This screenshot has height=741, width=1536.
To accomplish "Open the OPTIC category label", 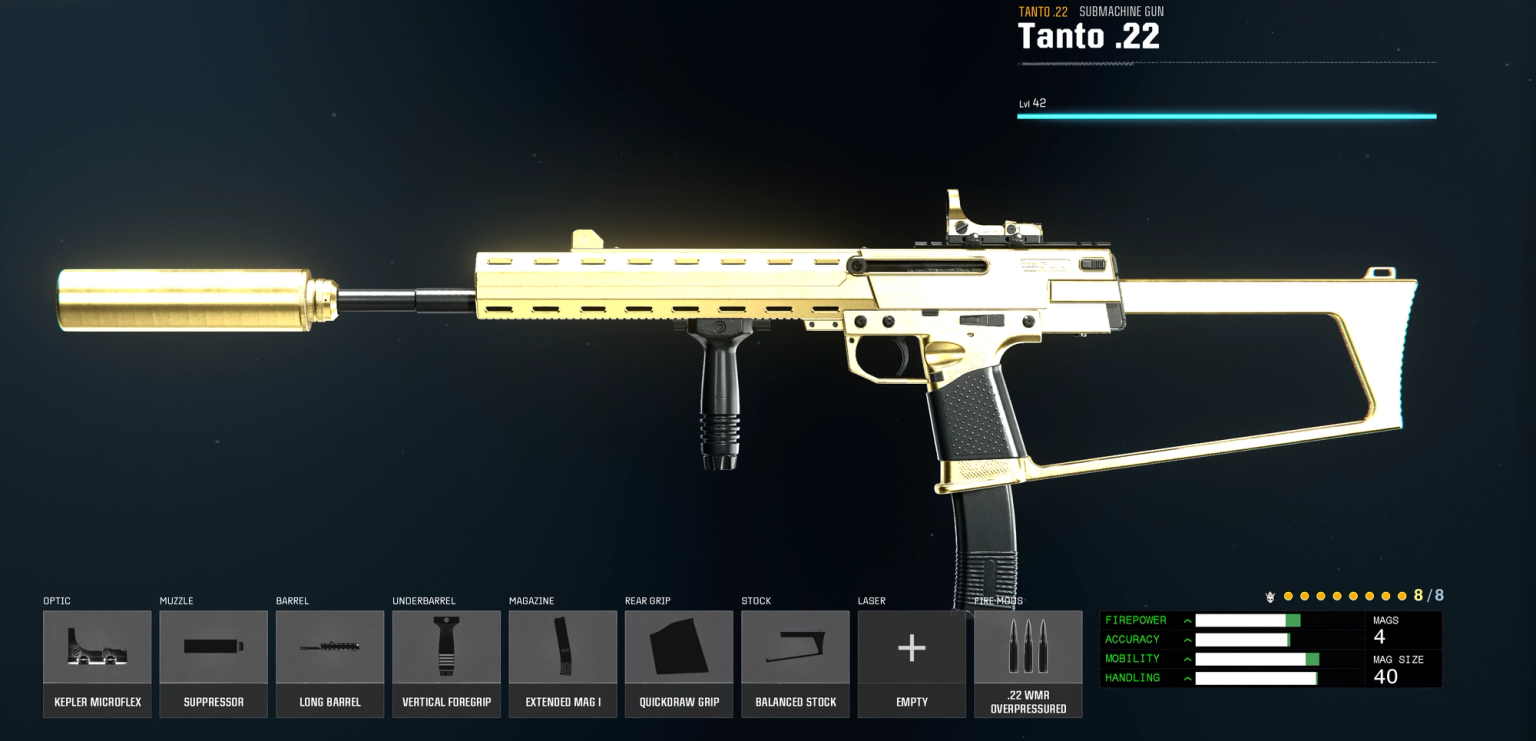I will 57,601.
